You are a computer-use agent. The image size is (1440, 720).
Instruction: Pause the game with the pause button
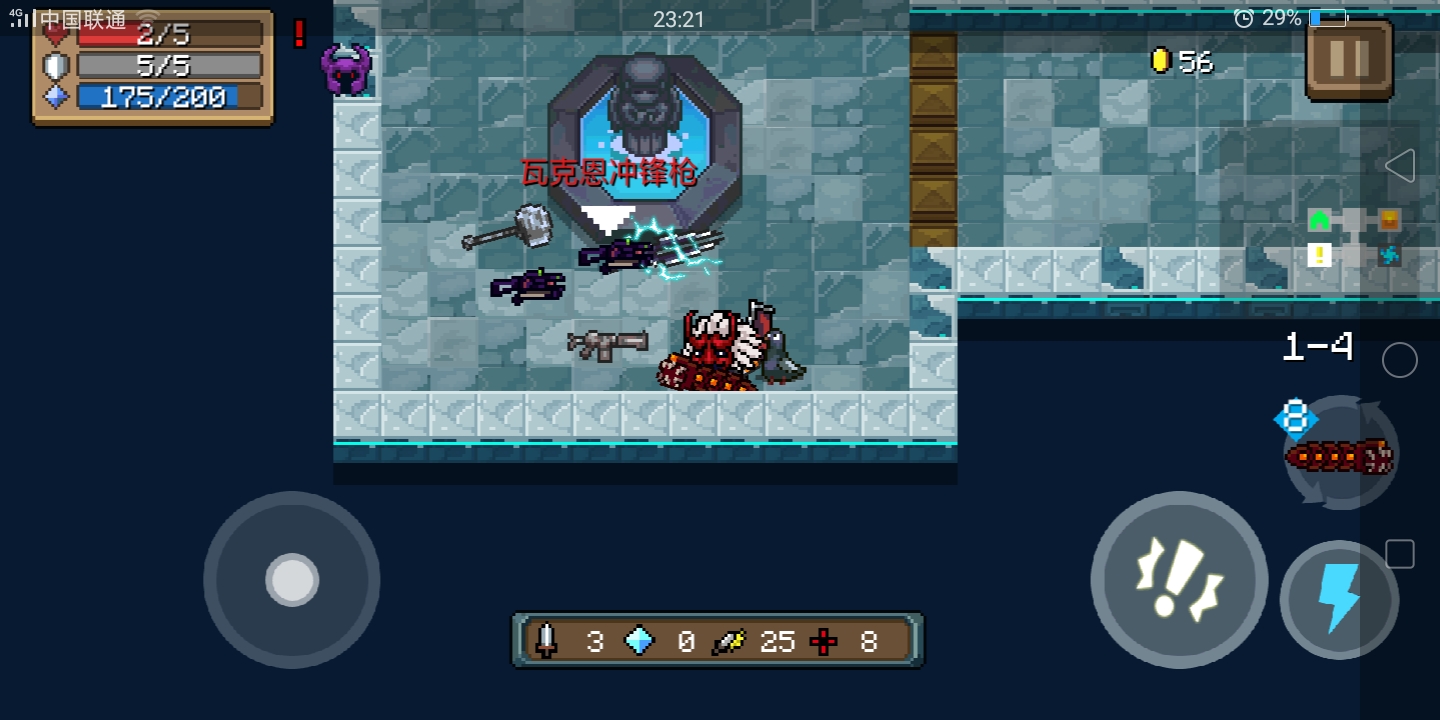1348,59
